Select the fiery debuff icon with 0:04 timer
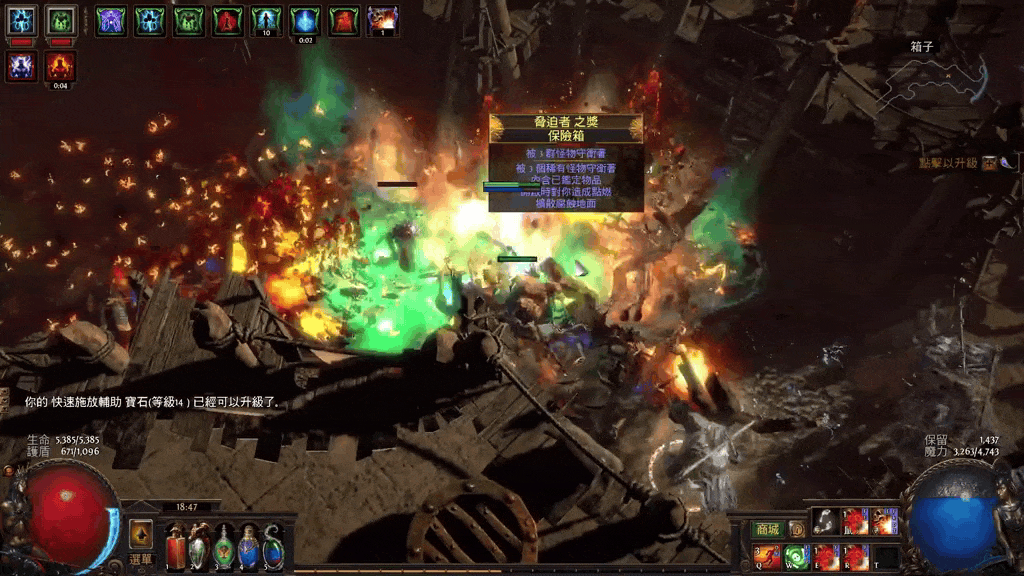 click(60, 66)
